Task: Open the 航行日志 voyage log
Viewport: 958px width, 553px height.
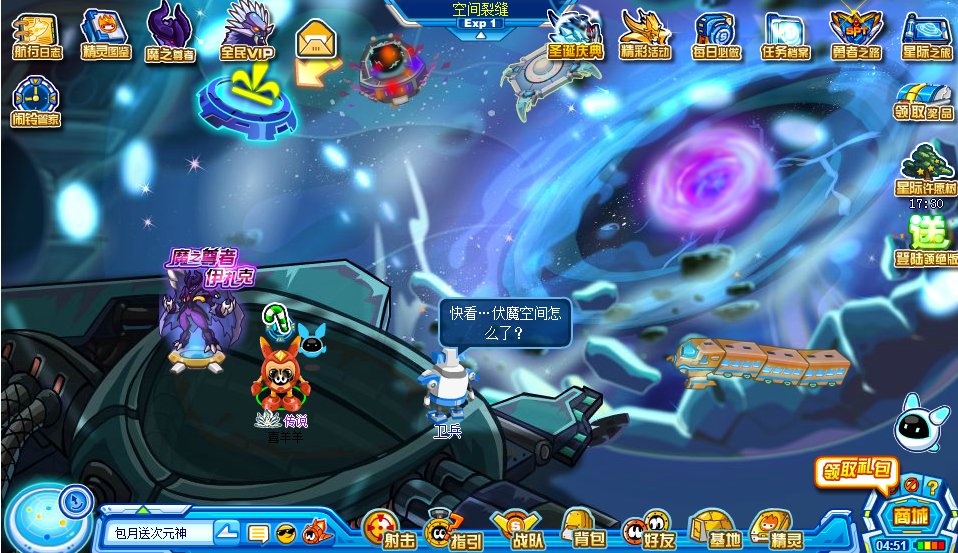Action: (x=34, y=33)
